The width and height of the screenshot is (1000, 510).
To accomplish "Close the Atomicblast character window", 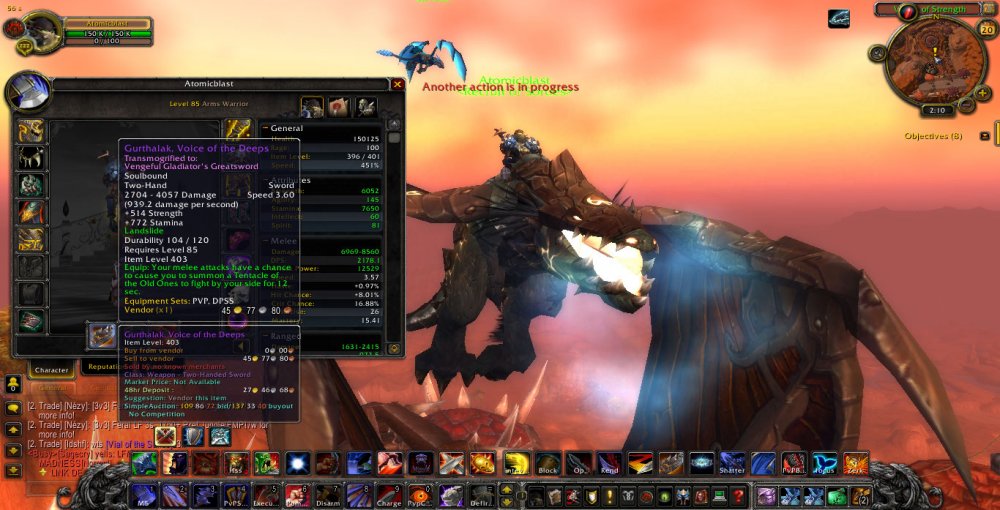I will pos(397,85).
